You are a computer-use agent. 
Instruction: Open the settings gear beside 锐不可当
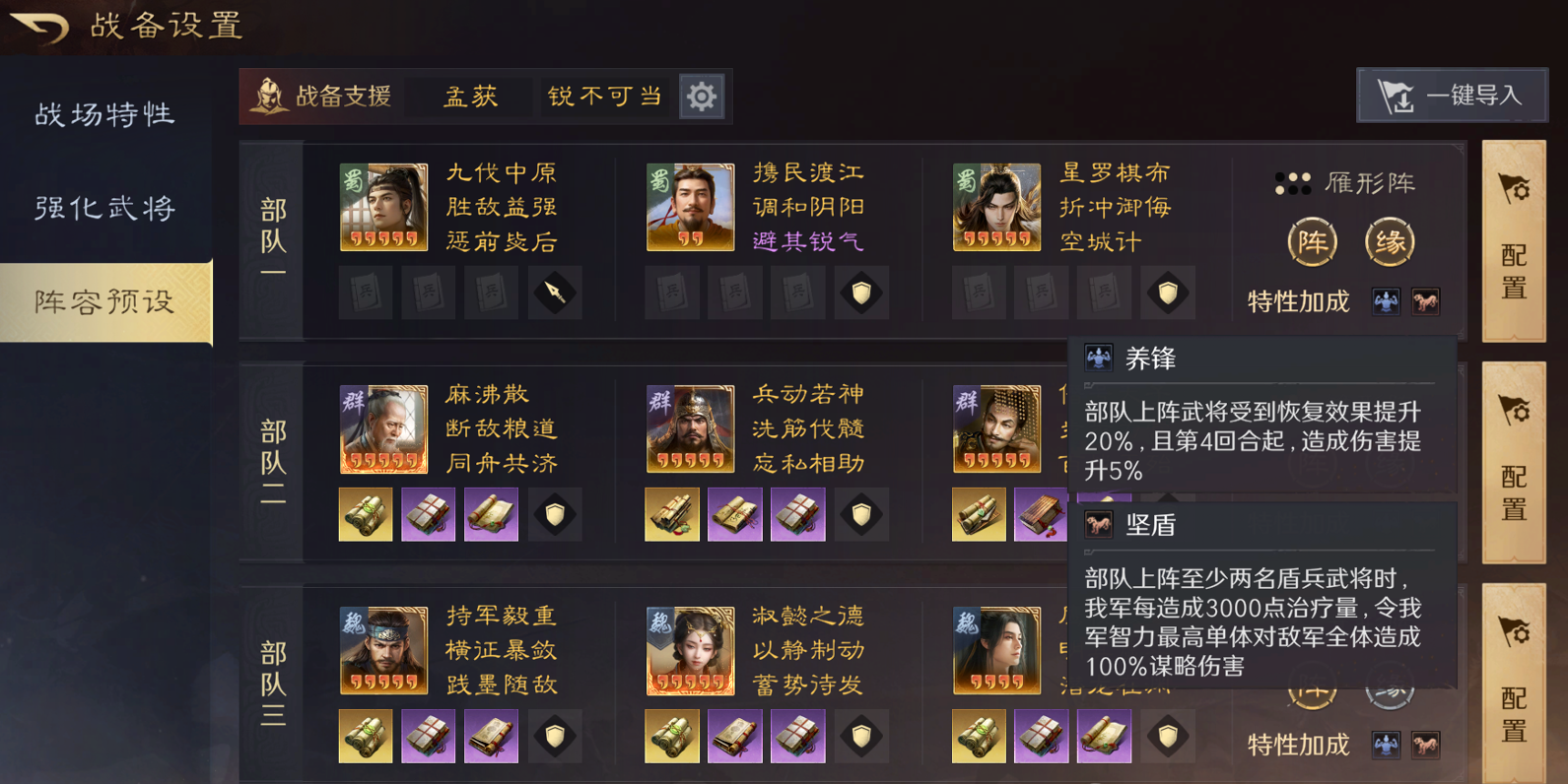point(701,96)
